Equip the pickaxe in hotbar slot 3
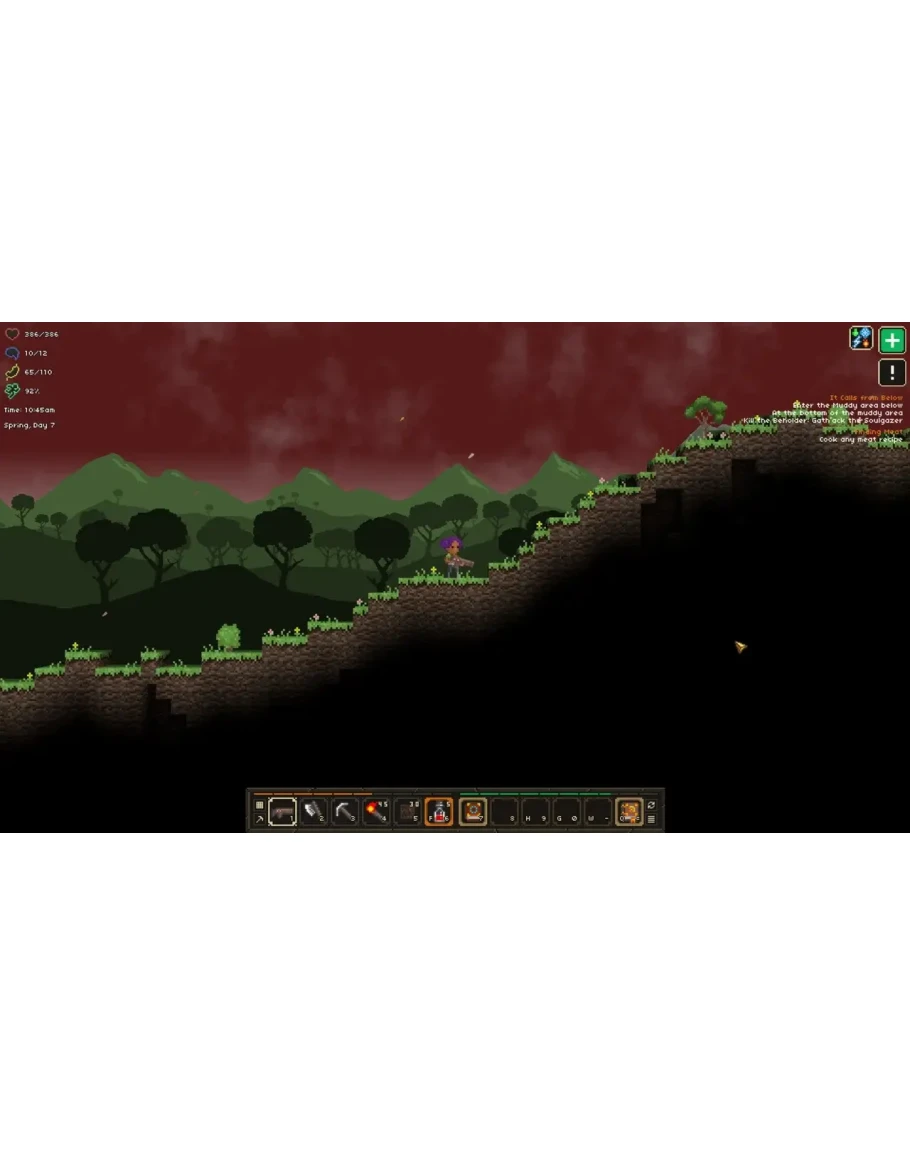Image resolution: width=910 pixels, height=1155 pixels. (x=345, y=811)
